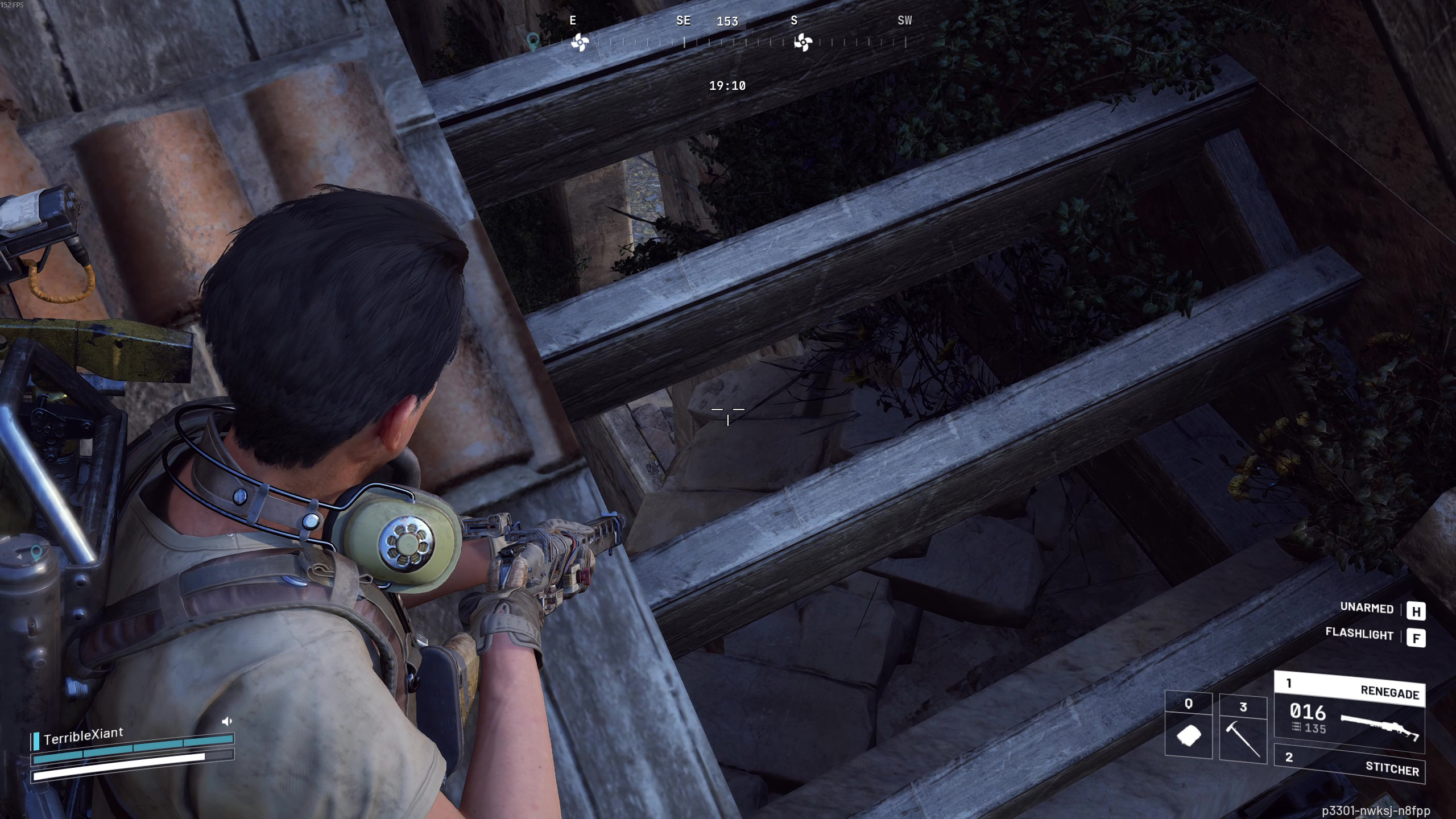This screenshot has height=819, width=1456.
Task: Switch to the Stitcher weapon slot
Action: click(x=1349, y=763)
